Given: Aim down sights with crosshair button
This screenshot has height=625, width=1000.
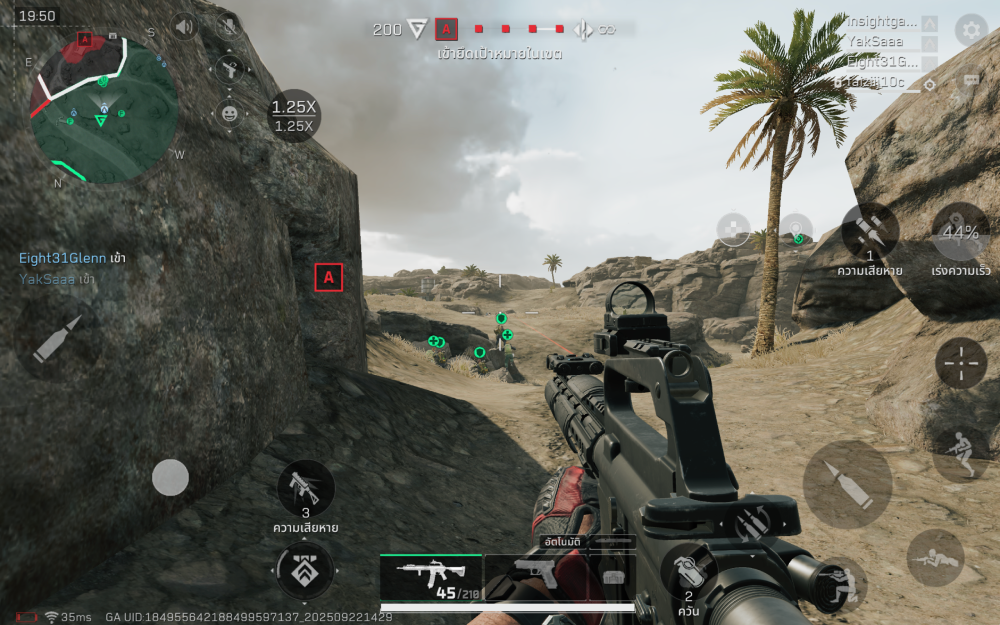Looking at the screenshot, I should [x=961, y=362].
